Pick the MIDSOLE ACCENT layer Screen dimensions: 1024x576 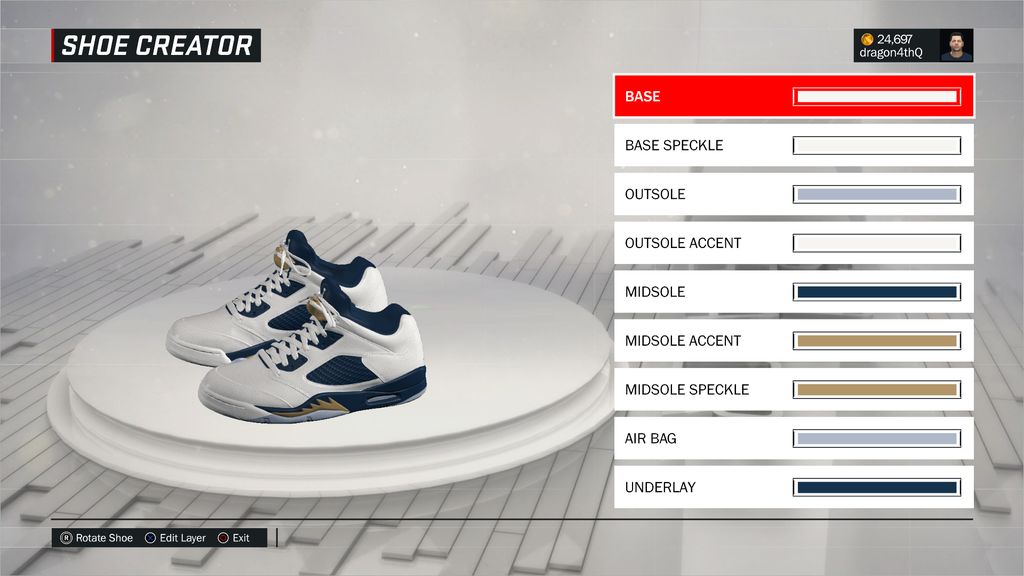[x=793, y=341]
